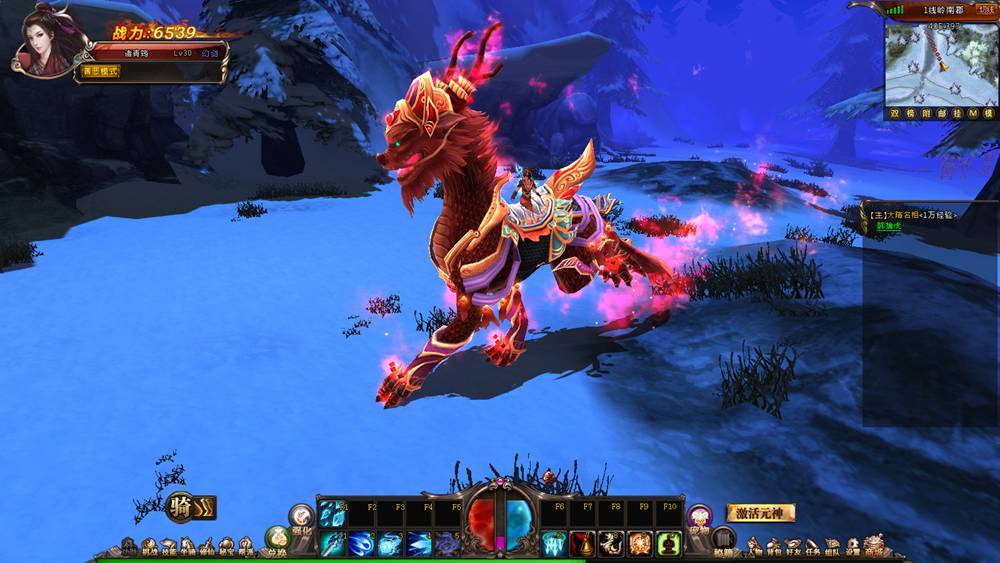Activate the ice shards skill in the F1 slot
The image size is (1000, 563).
(332, 513)
